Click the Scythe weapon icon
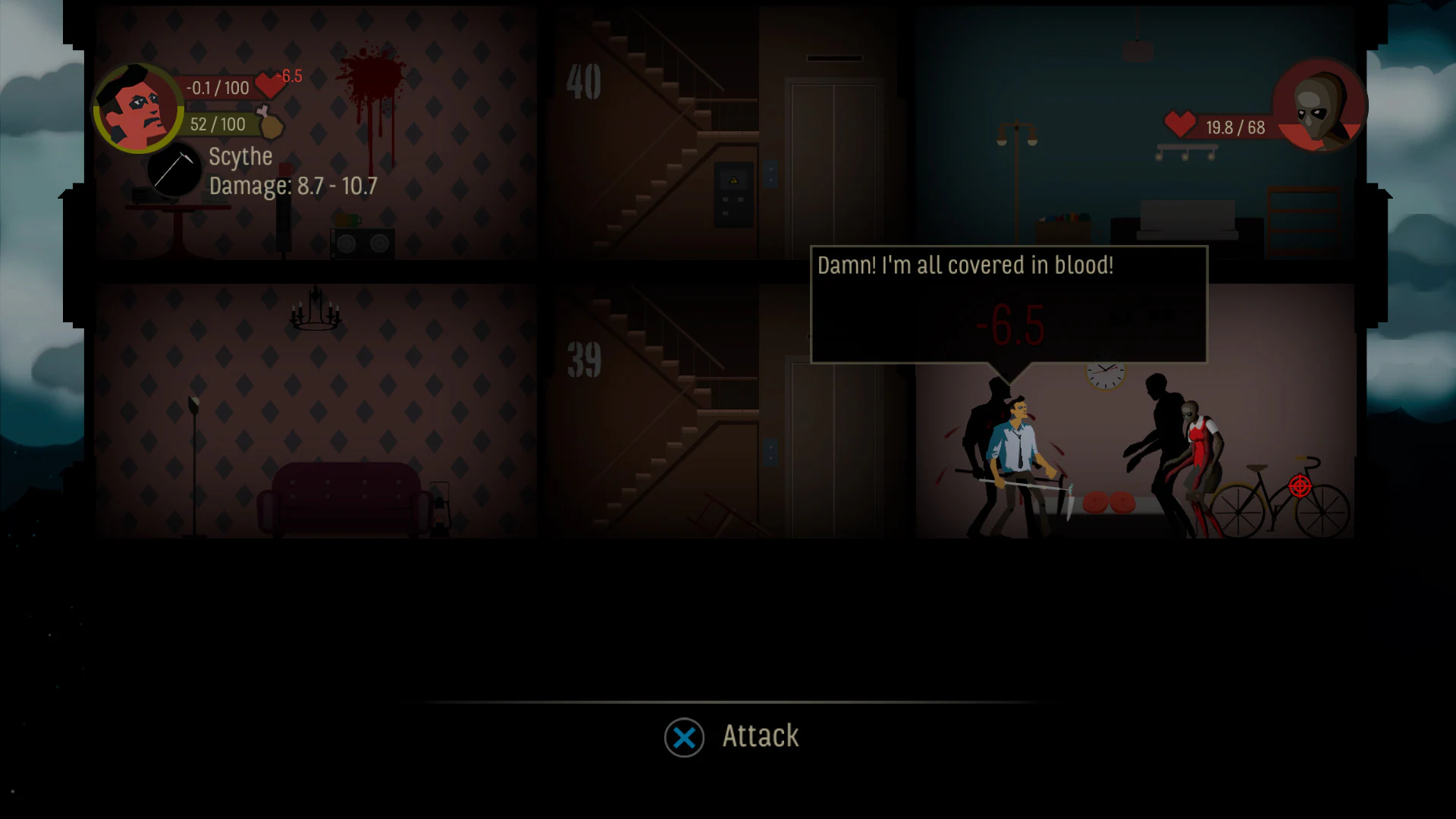This screenshot has width=1456, height=819. [174, 168]
